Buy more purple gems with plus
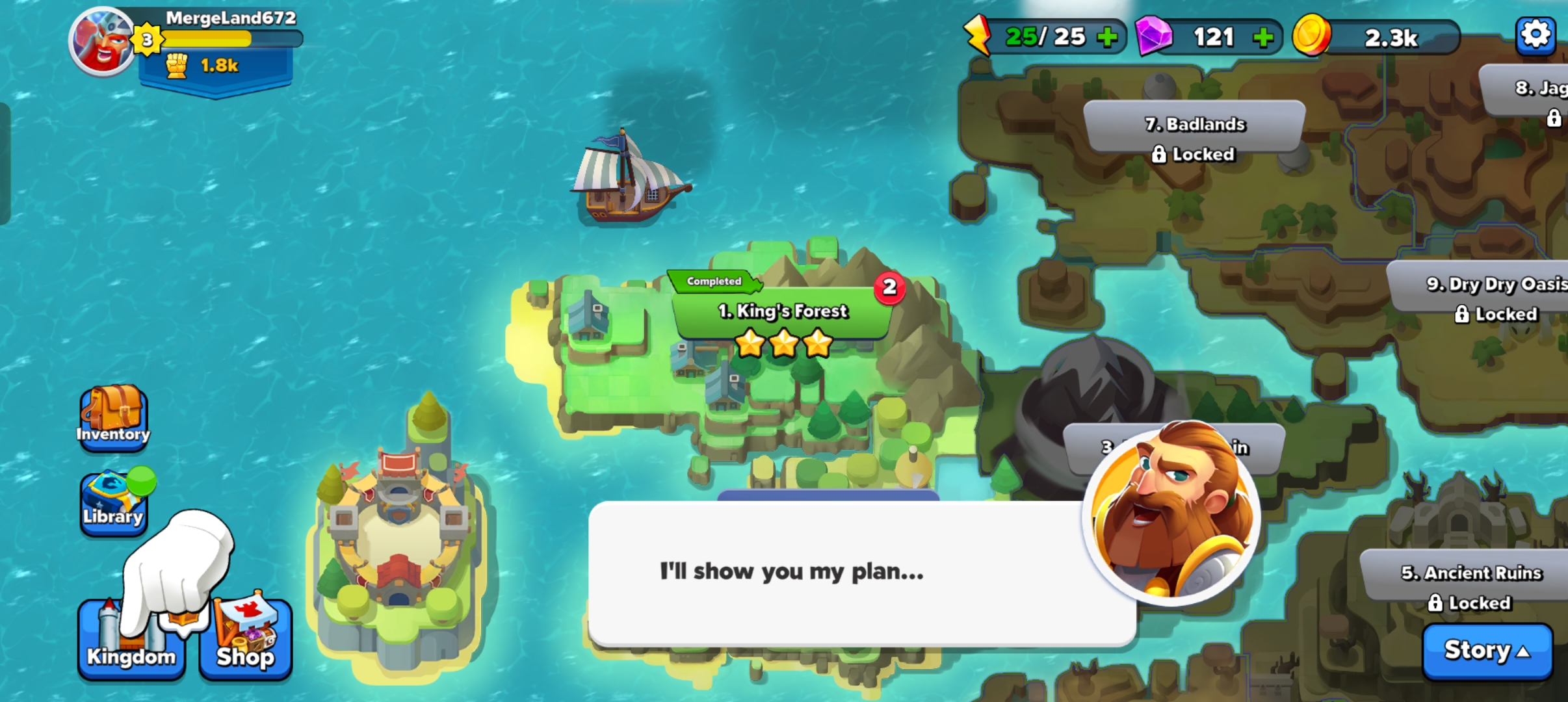The image size is (1568, 702). tap(1262, 37)
